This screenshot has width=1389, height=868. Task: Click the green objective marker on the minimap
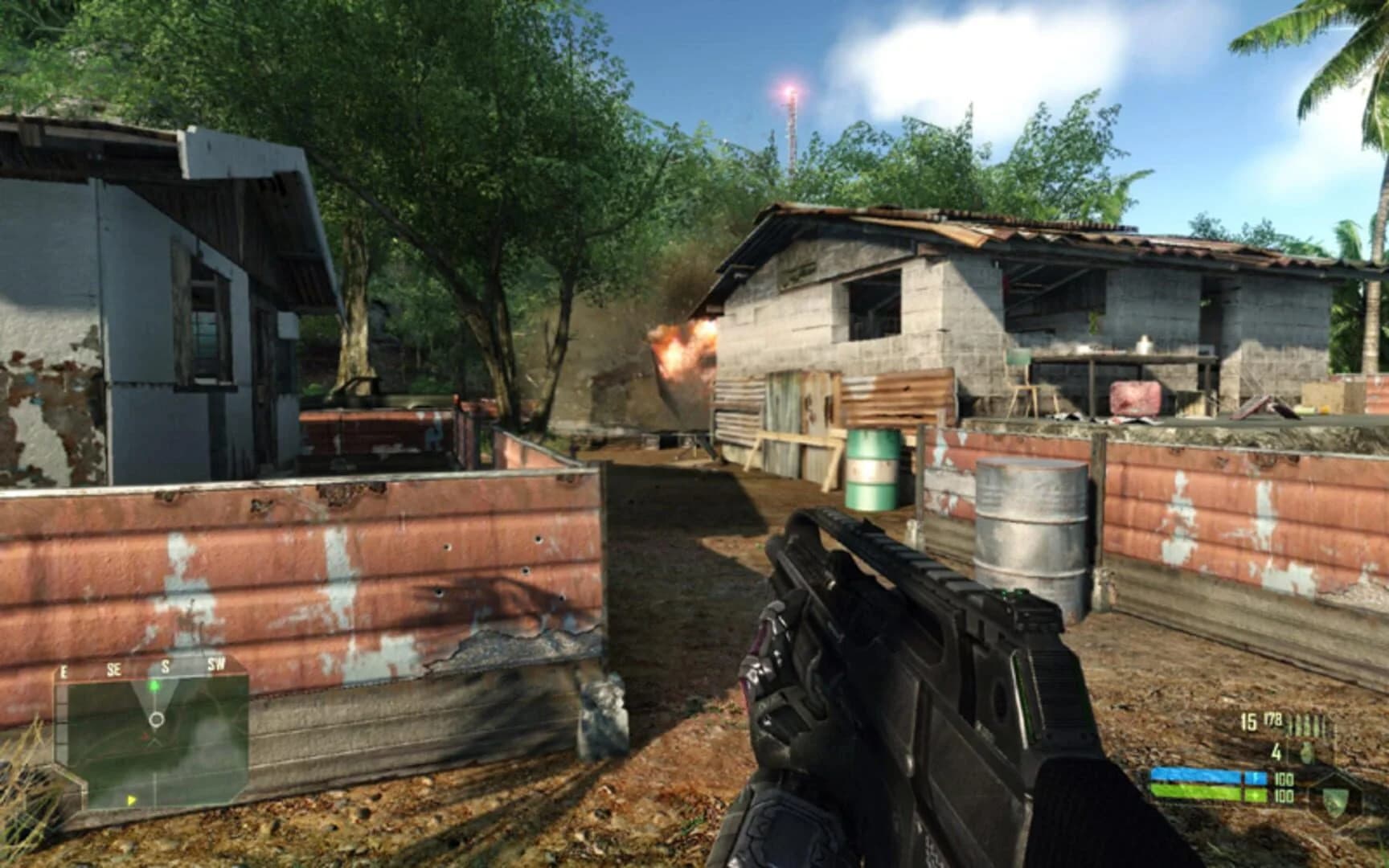point(155,686)
